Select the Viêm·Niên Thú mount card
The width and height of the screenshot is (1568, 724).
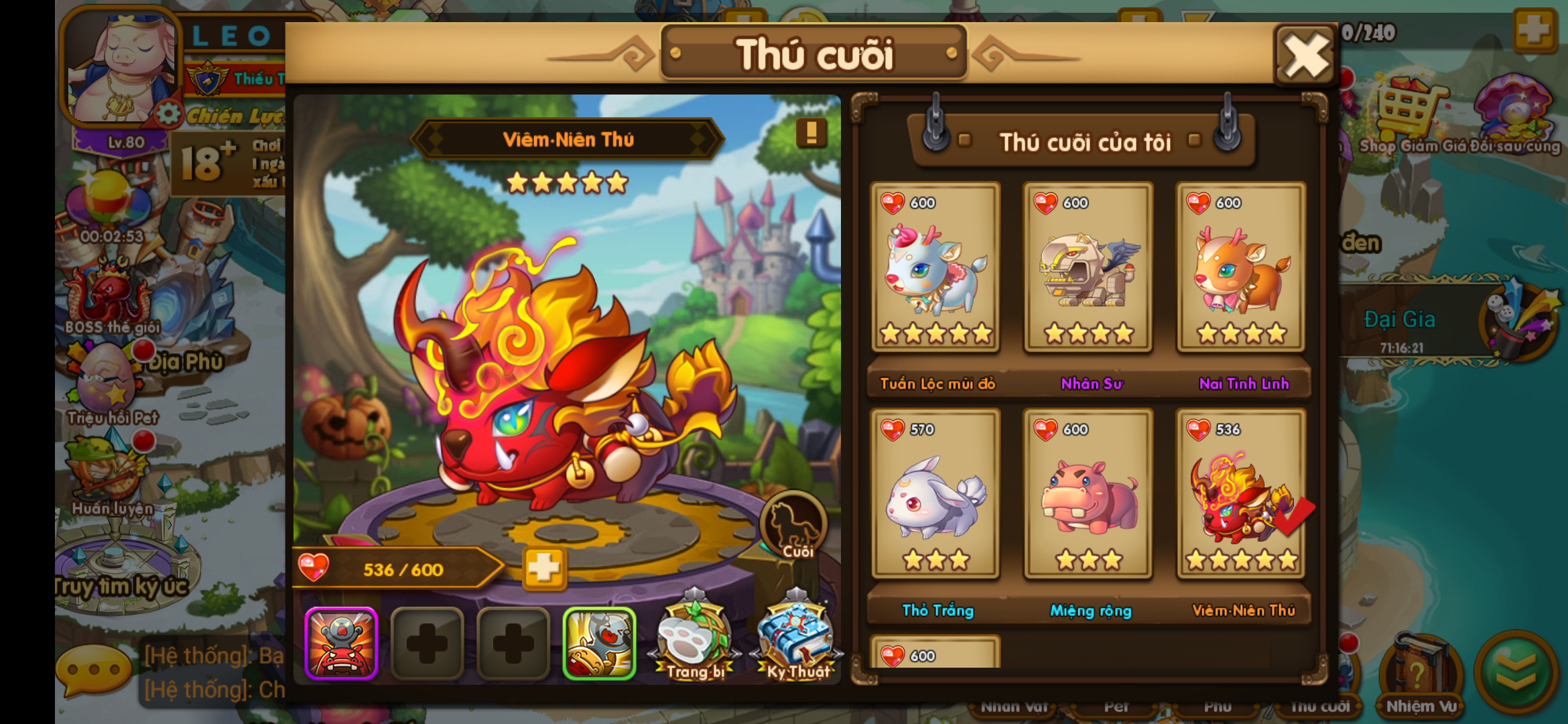pos(1241,493)
